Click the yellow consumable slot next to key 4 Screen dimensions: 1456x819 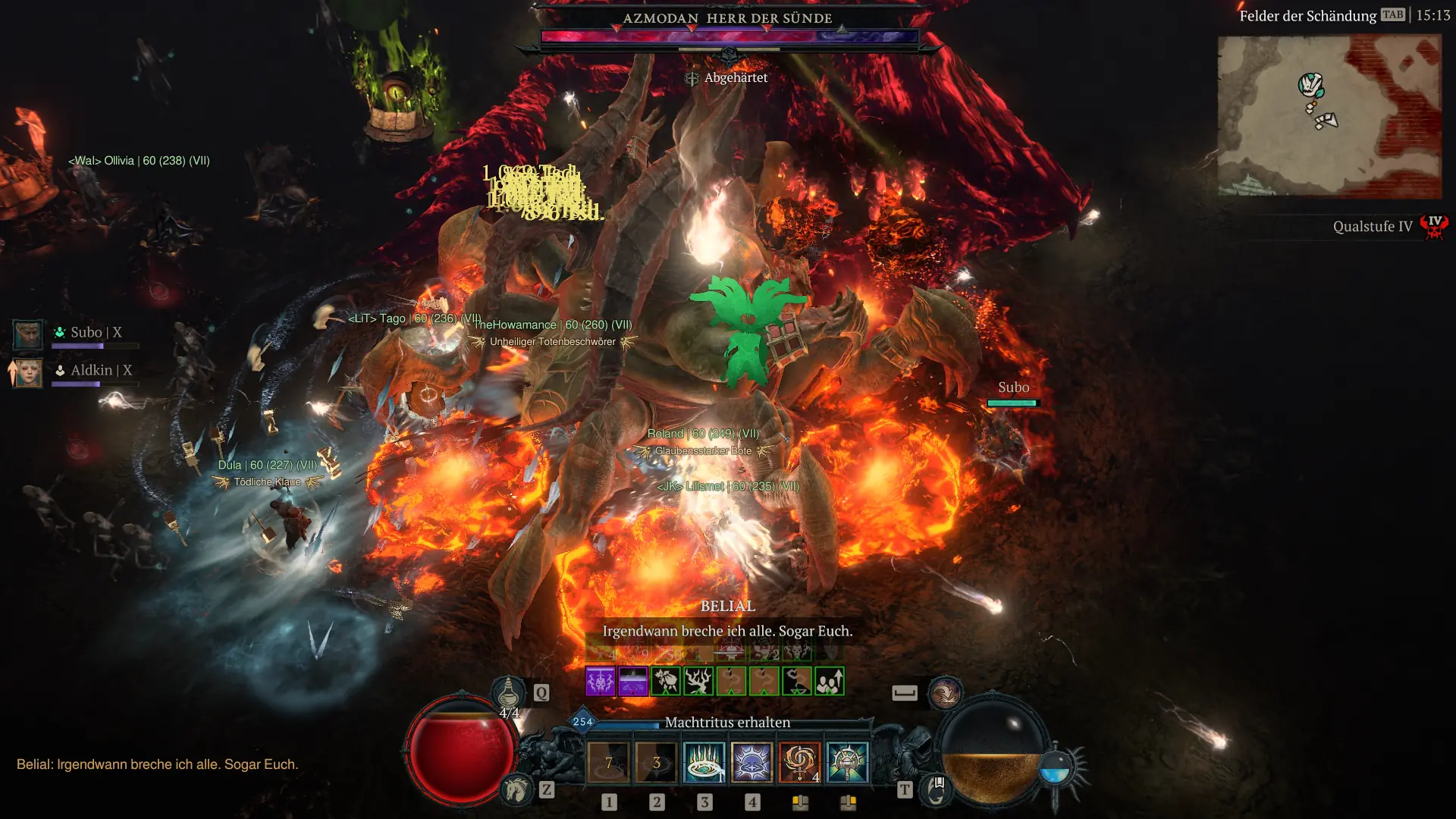(800, 802)
